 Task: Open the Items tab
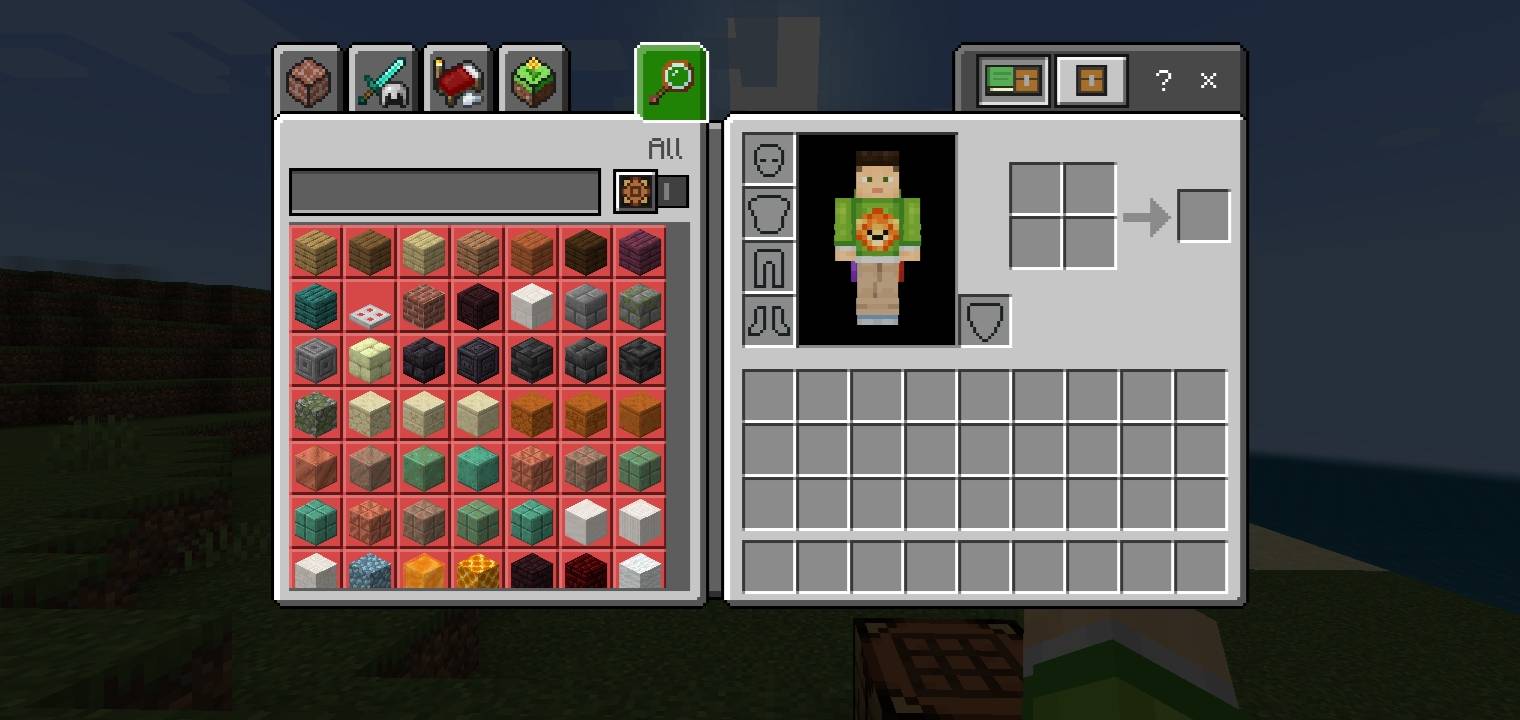tap(456, 82)
